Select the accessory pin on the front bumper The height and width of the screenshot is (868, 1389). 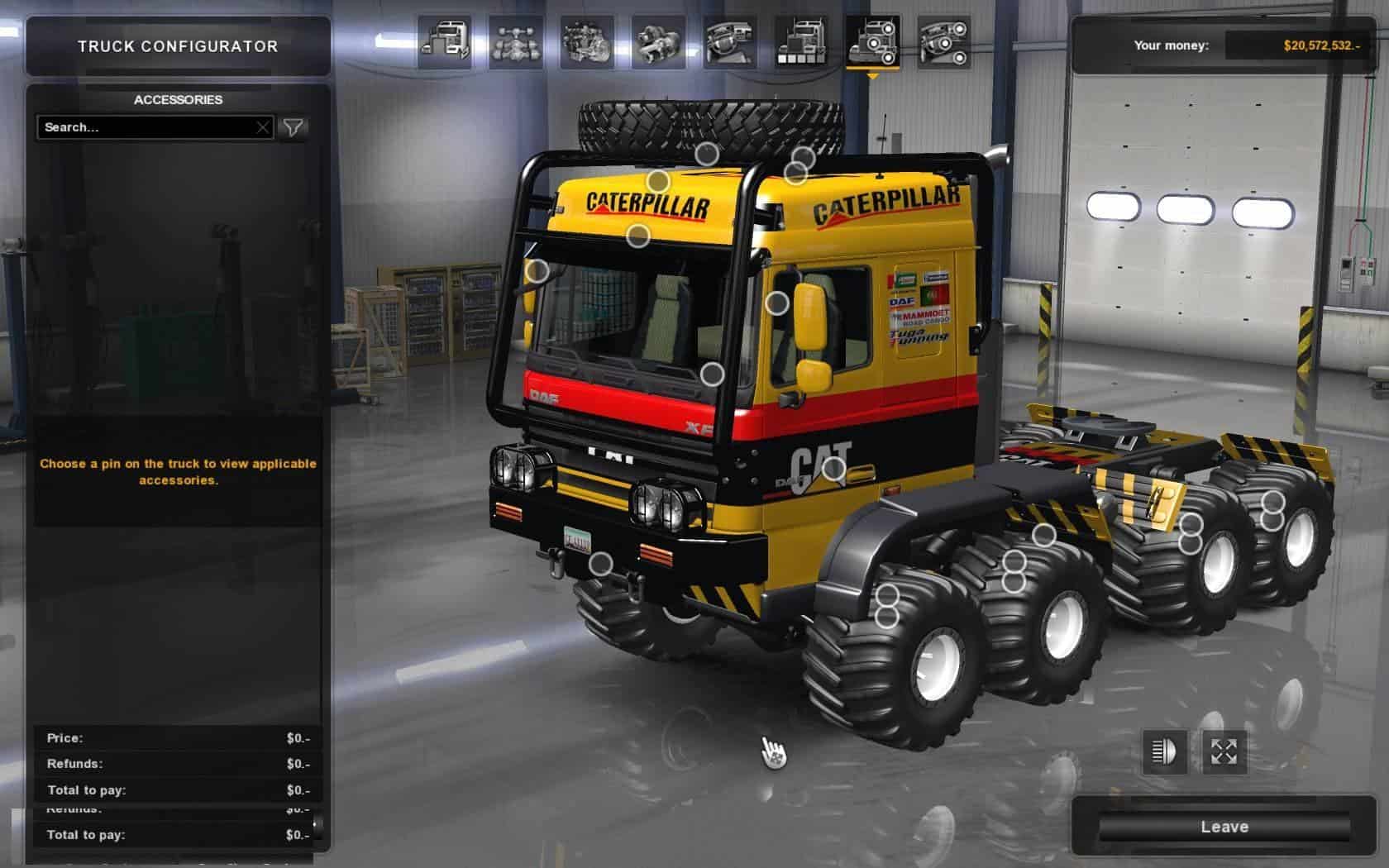coord(601,565)
